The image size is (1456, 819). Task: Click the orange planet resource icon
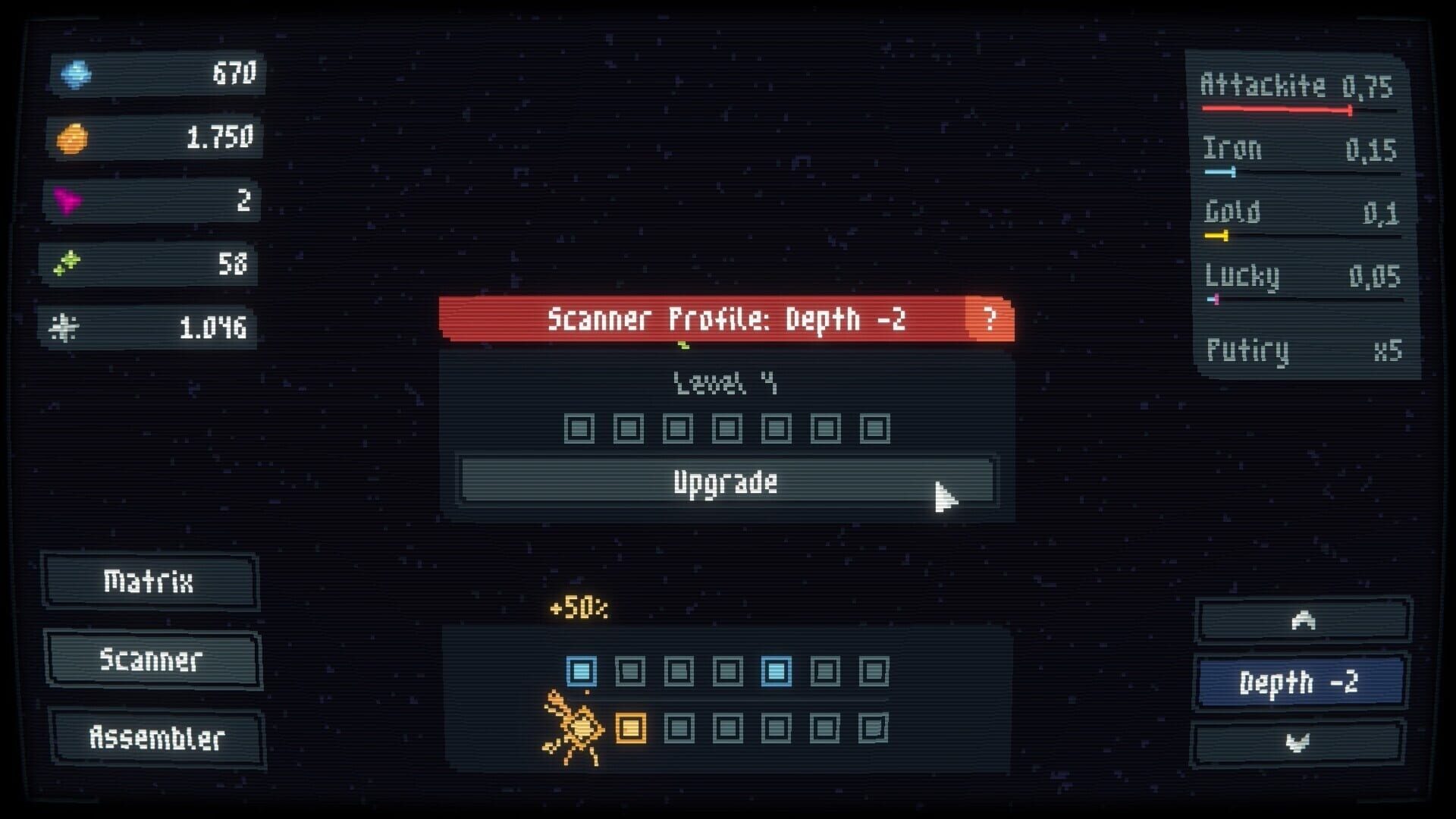[x=76, y=137]
